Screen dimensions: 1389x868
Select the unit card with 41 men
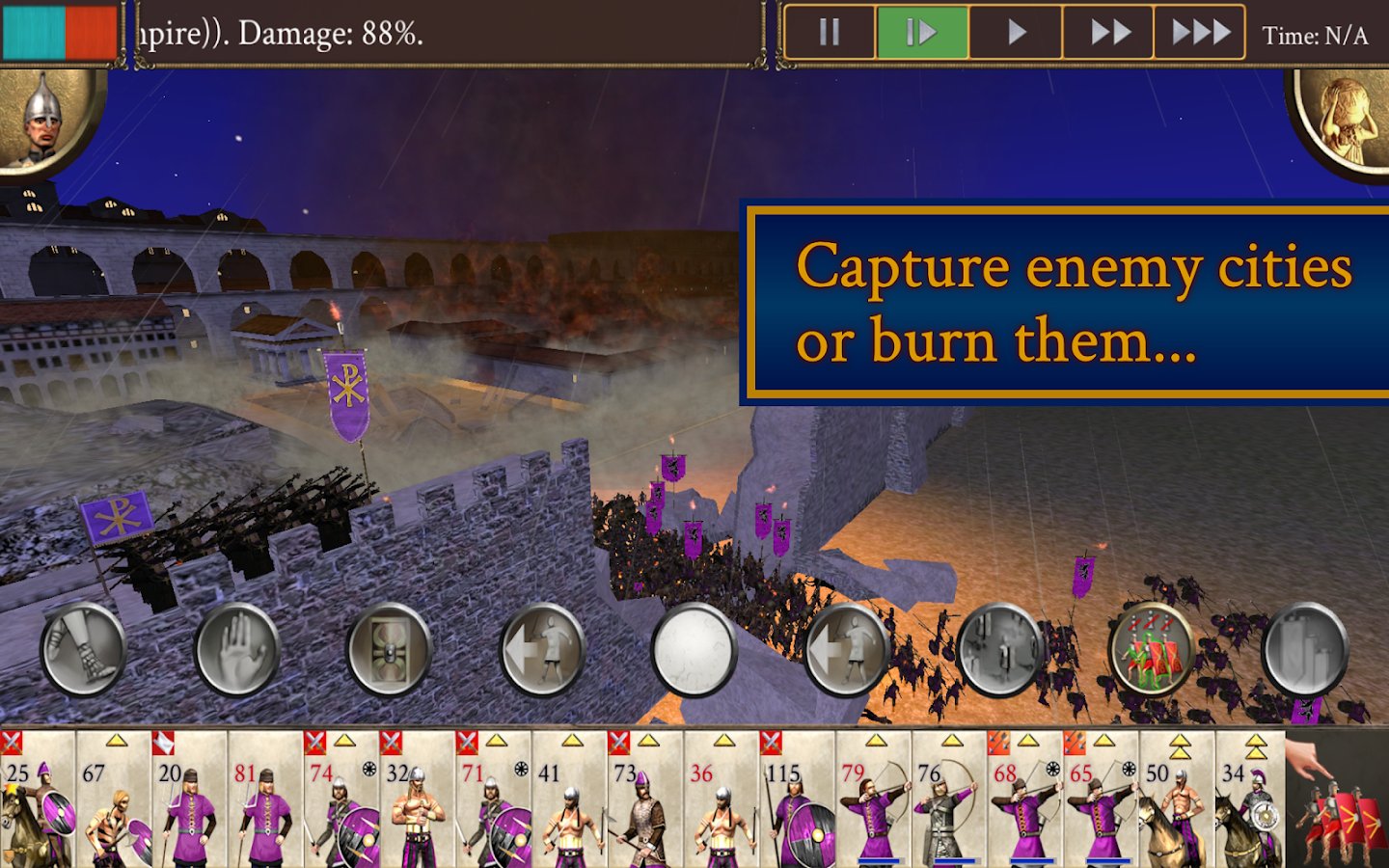click(x=569, y=800)
